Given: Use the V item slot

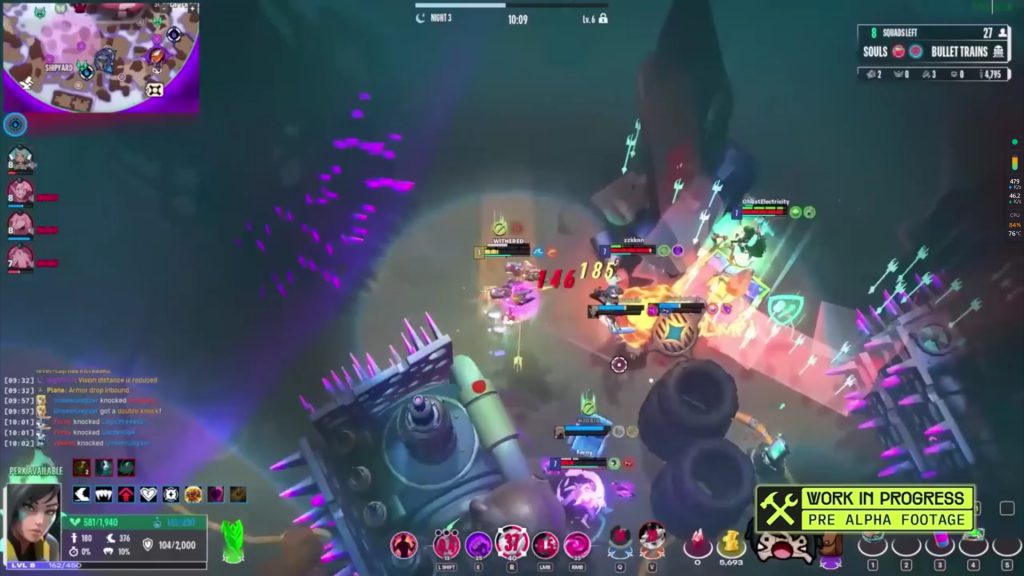Looking at the screenshot, I should [652, 538].
